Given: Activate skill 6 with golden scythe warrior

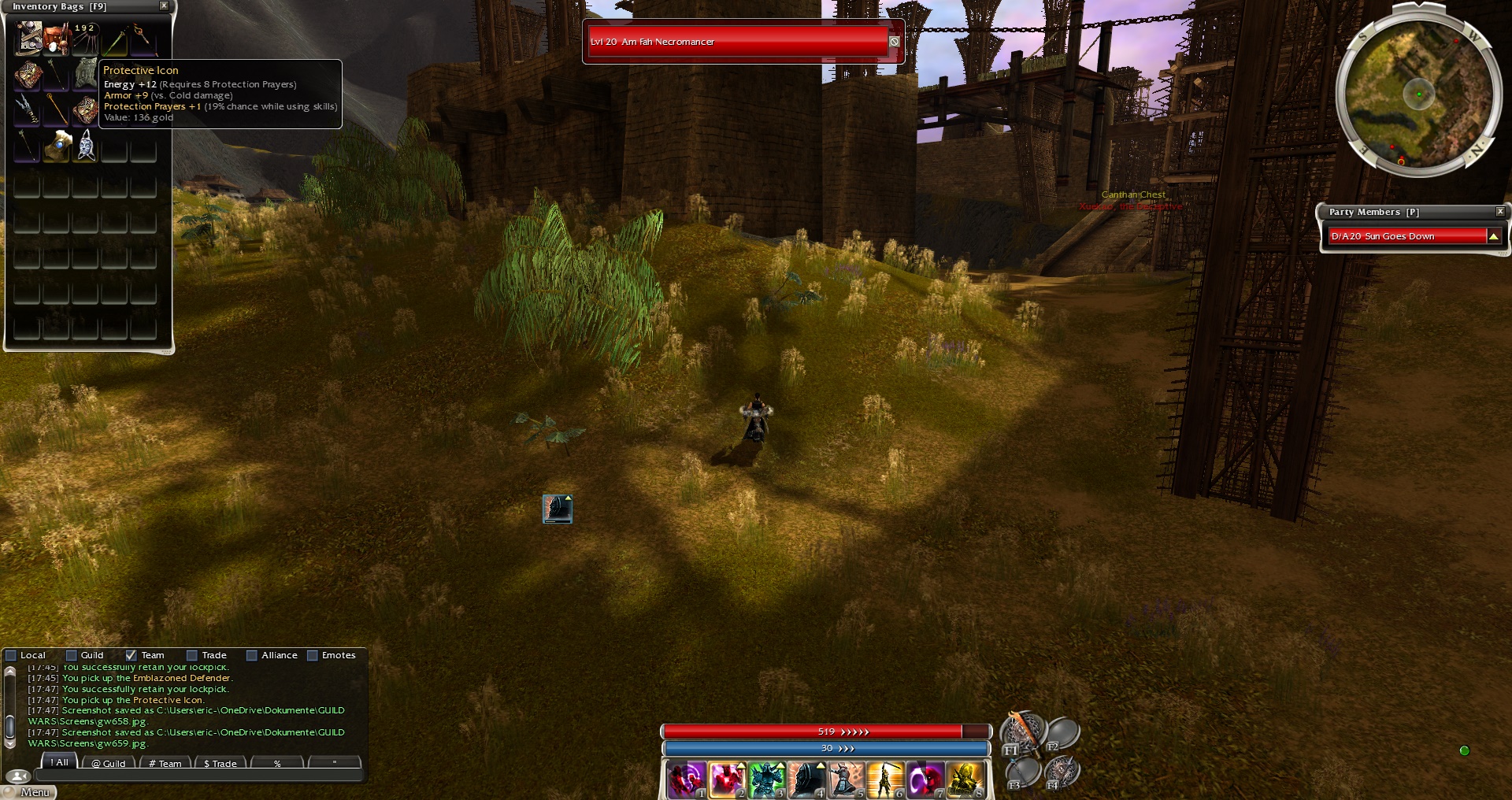Looking at the screenshot, I should [x=884, y=780].
